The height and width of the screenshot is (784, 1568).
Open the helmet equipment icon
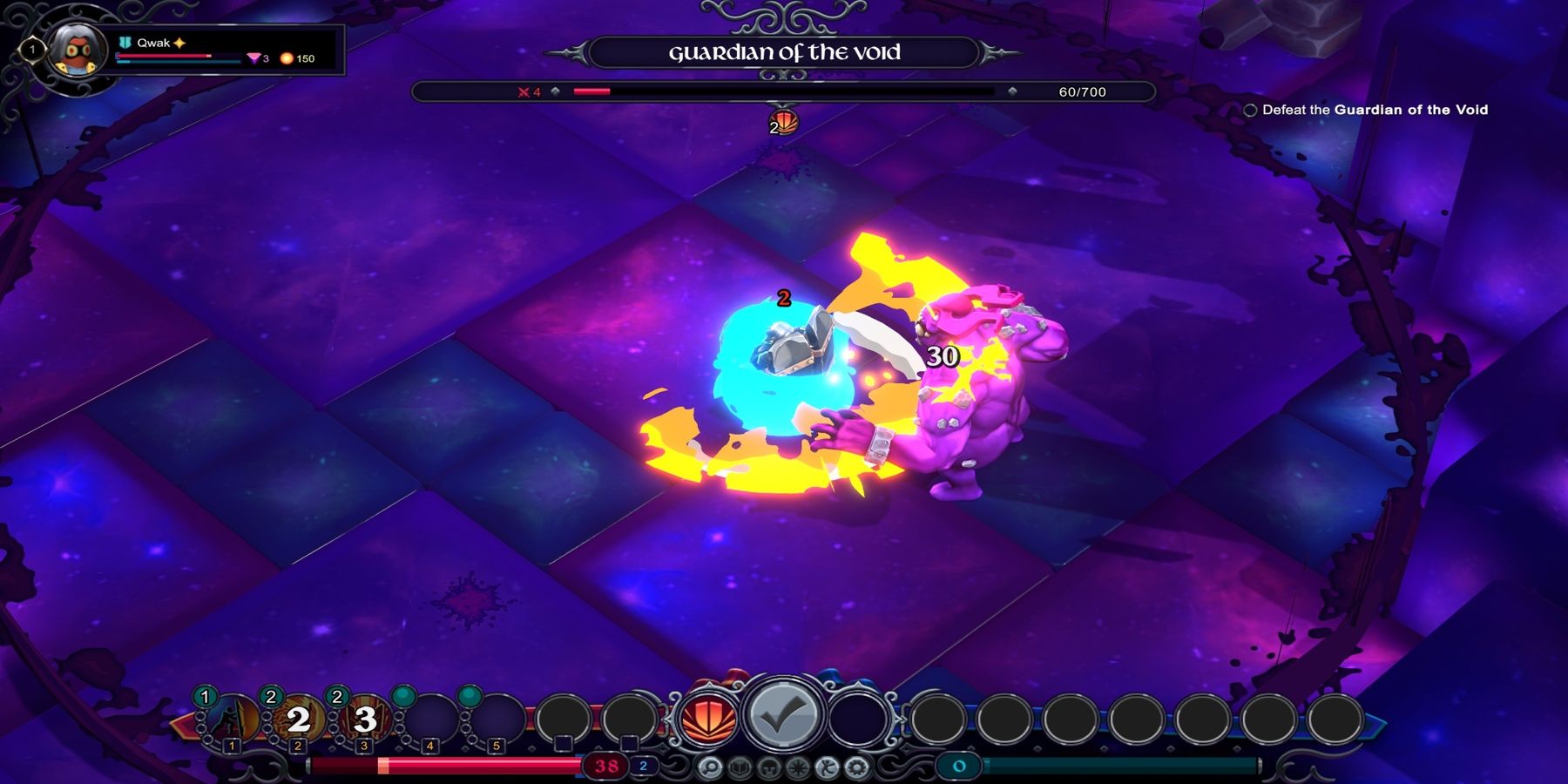768,767
